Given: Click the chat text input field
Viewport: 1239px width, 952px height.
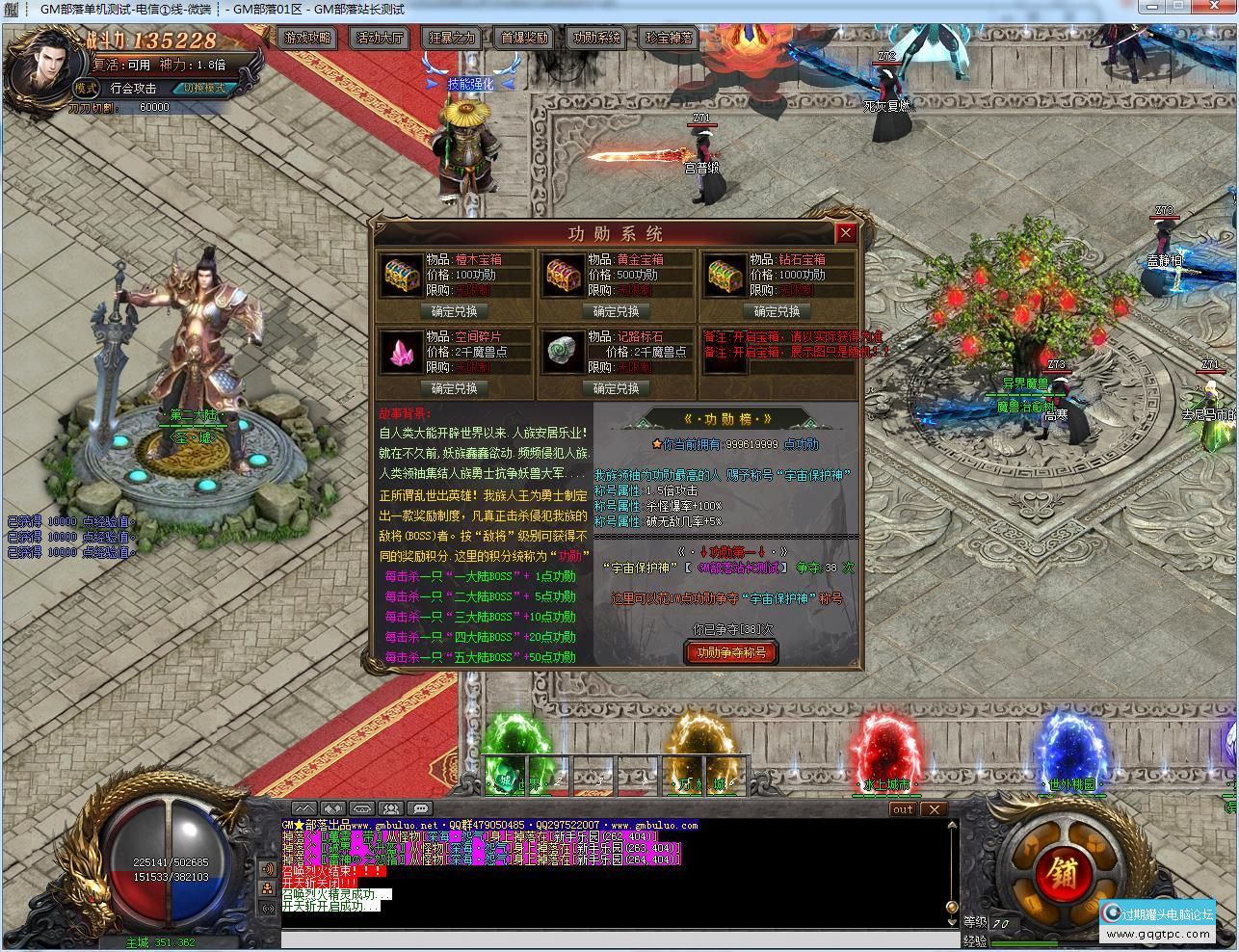Looking at the screenshot, I should [x=617, y=939].
